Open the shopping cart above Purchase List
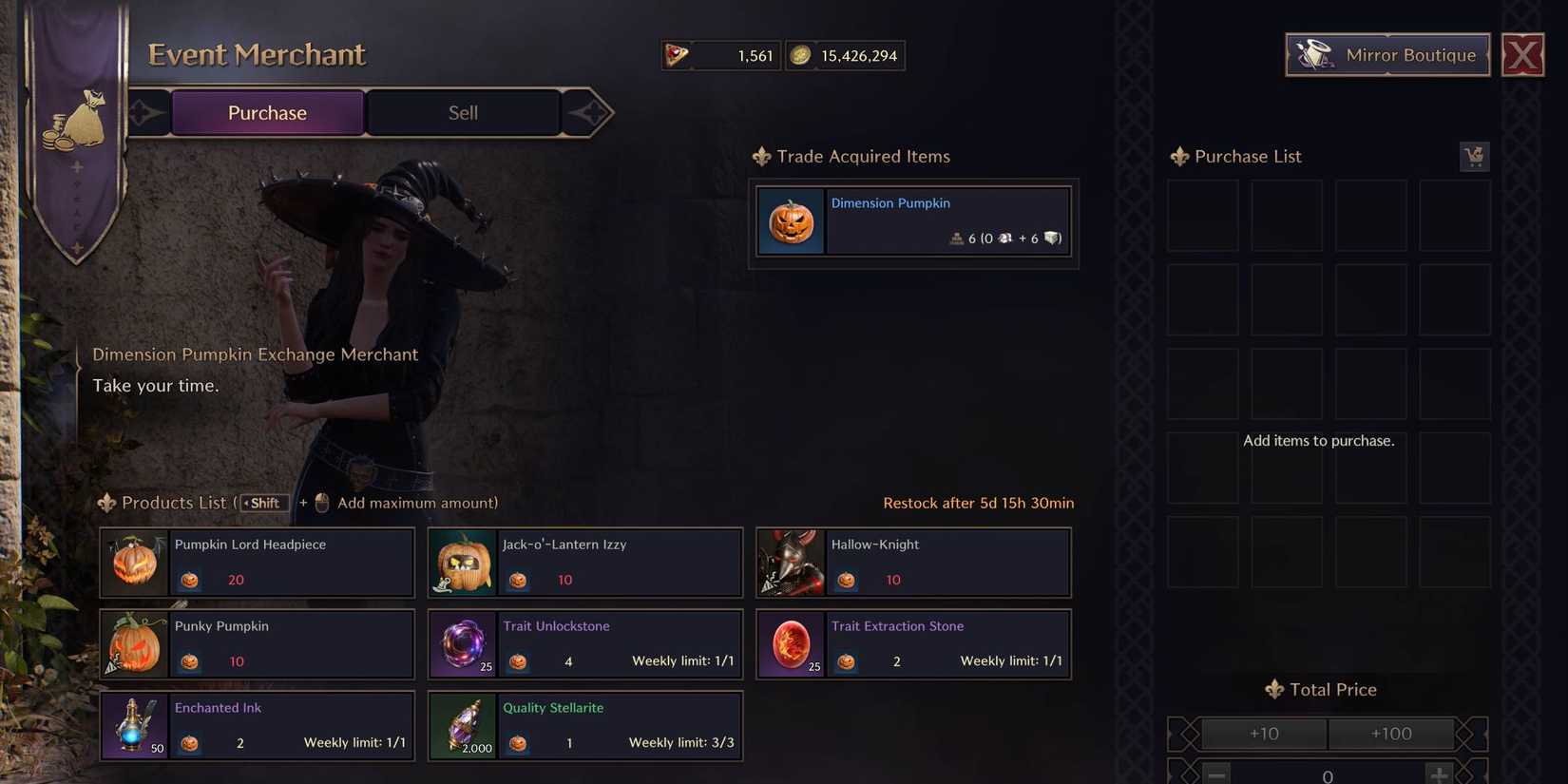The image size is (1568, 784). [x=1474, y=156]
